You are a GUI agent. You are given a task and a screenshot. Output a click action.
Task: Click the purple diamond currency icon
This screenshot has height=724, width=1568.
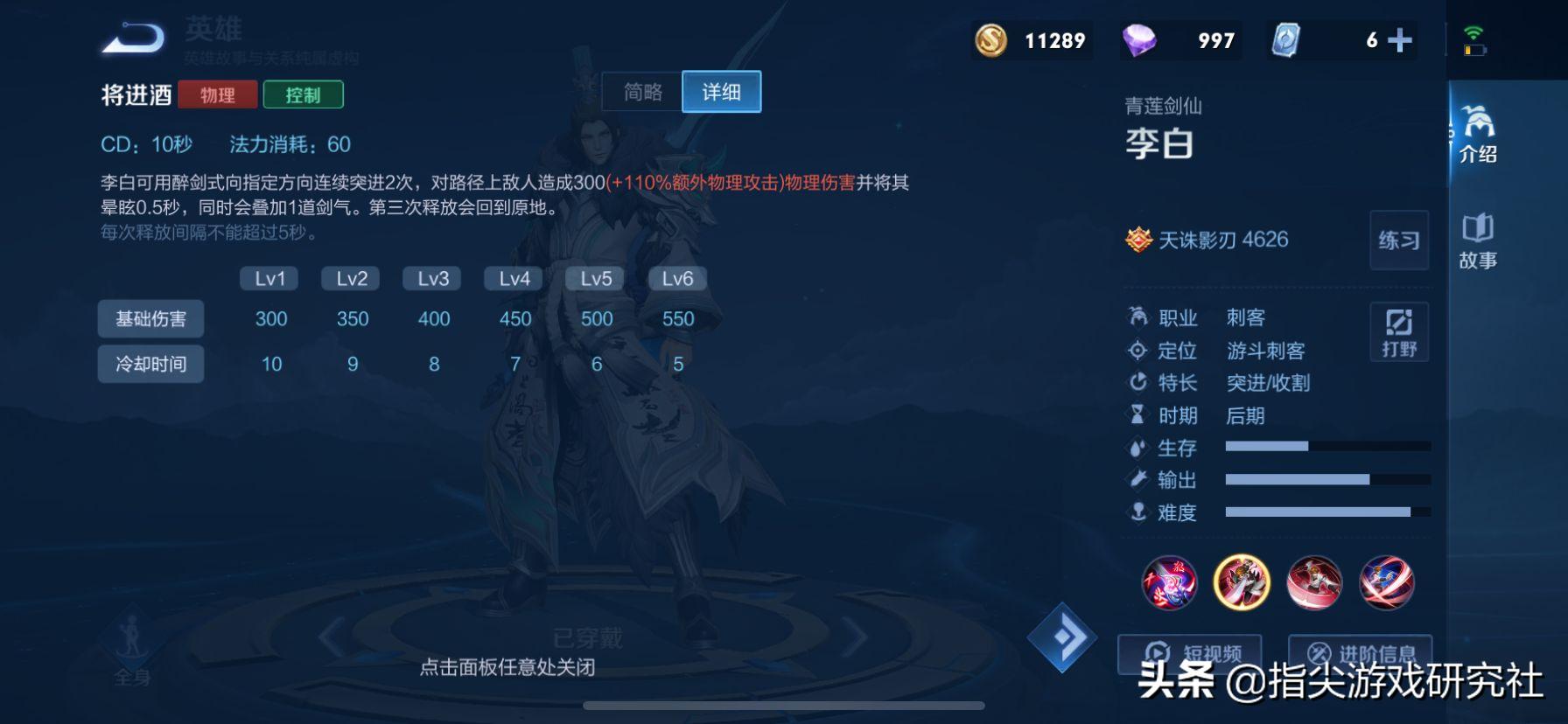tap(1137, 39)
